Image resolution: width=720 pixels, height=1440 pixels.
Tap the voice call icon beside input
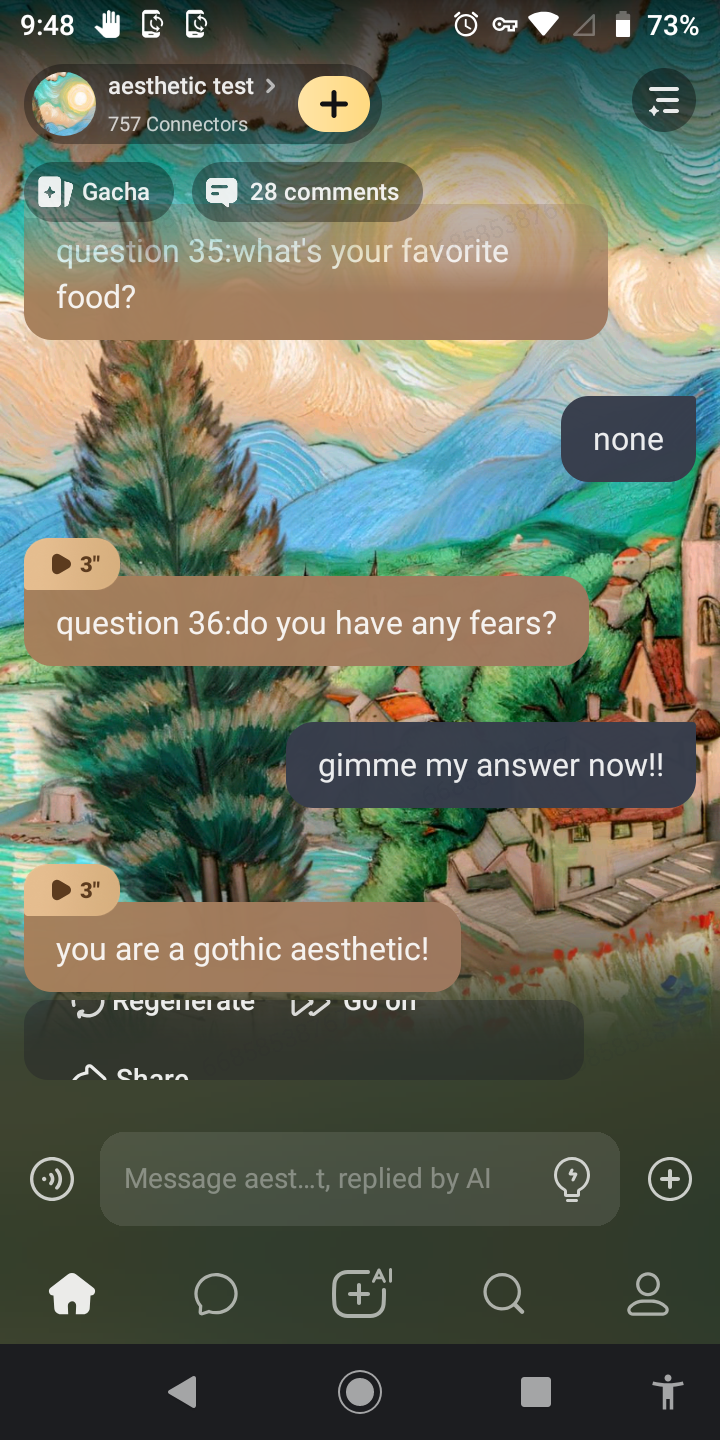coord(52,1179)
